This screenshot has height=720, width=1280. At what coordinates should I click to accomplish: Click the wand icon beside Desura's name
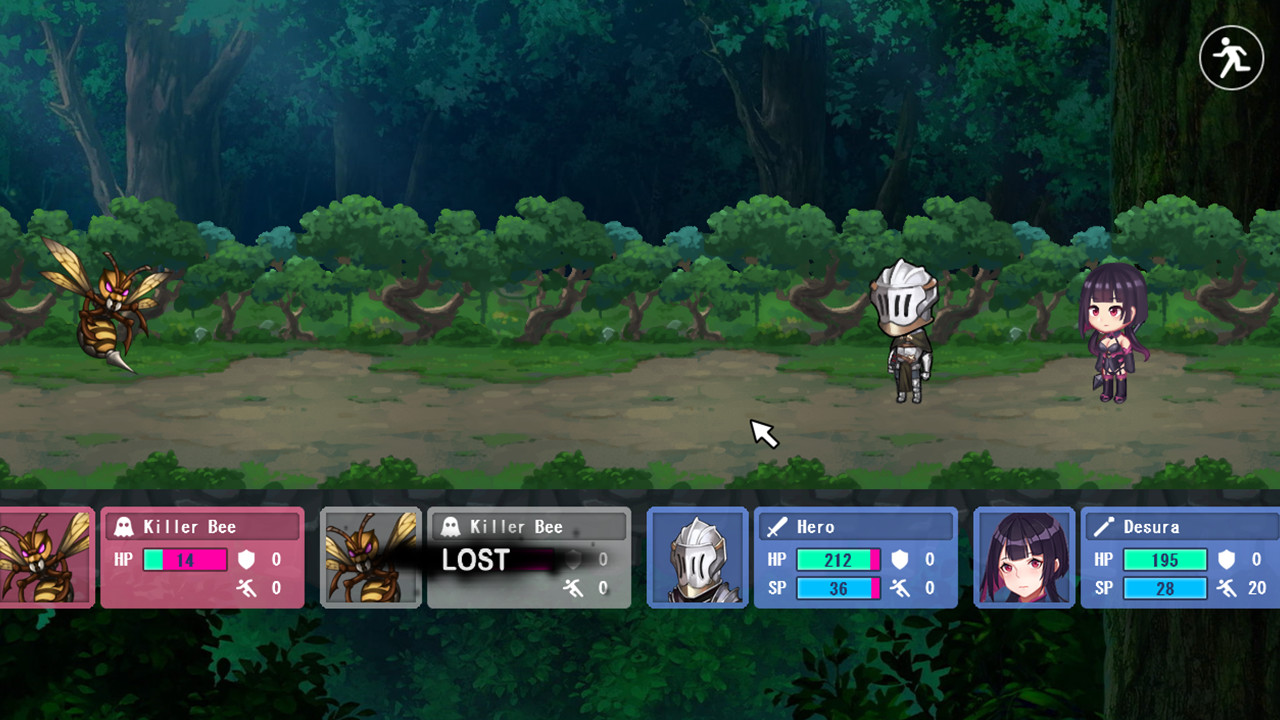[x=1104, y=526]
